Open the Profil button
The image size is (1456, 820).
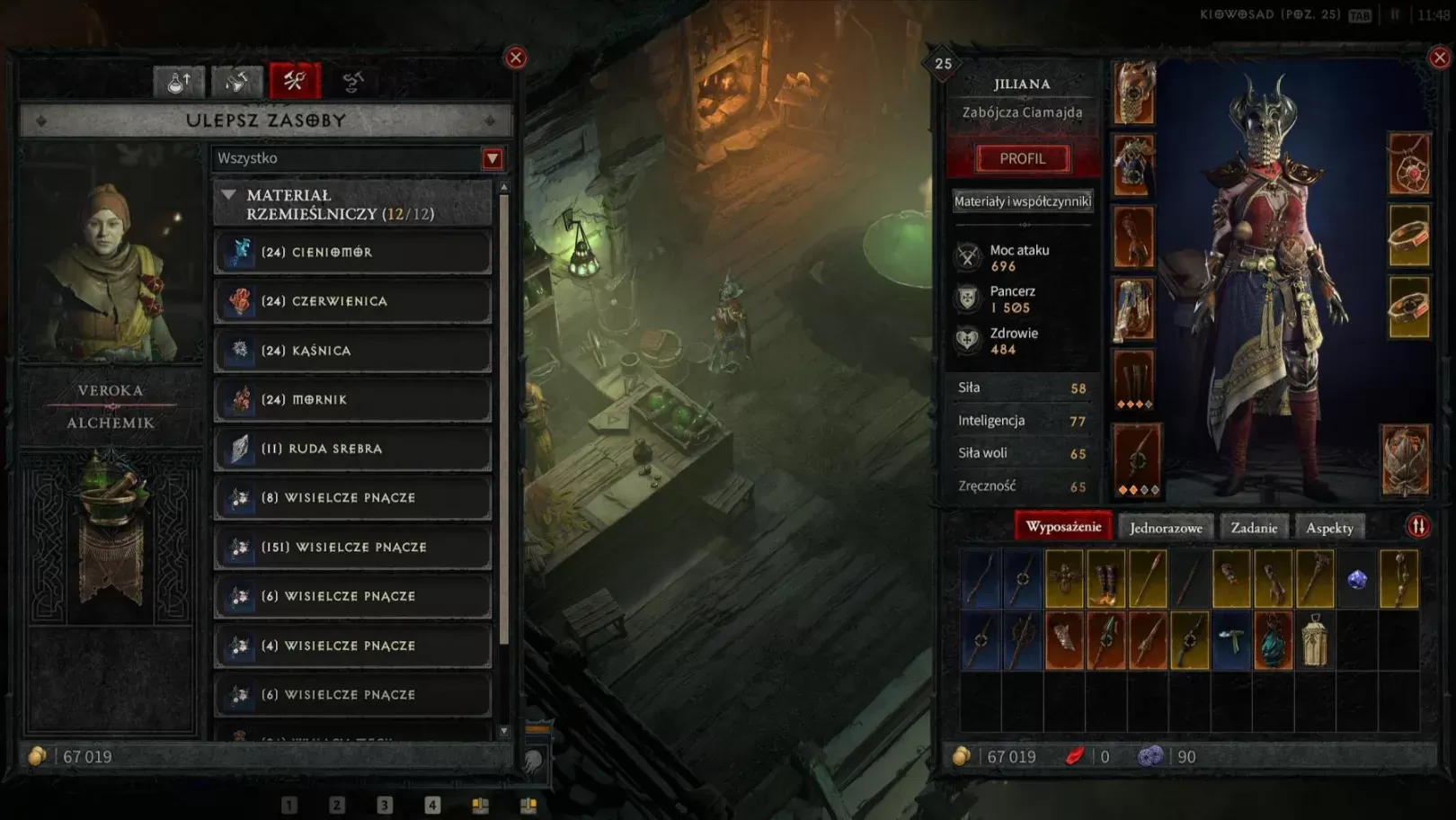click(1023, 158)
